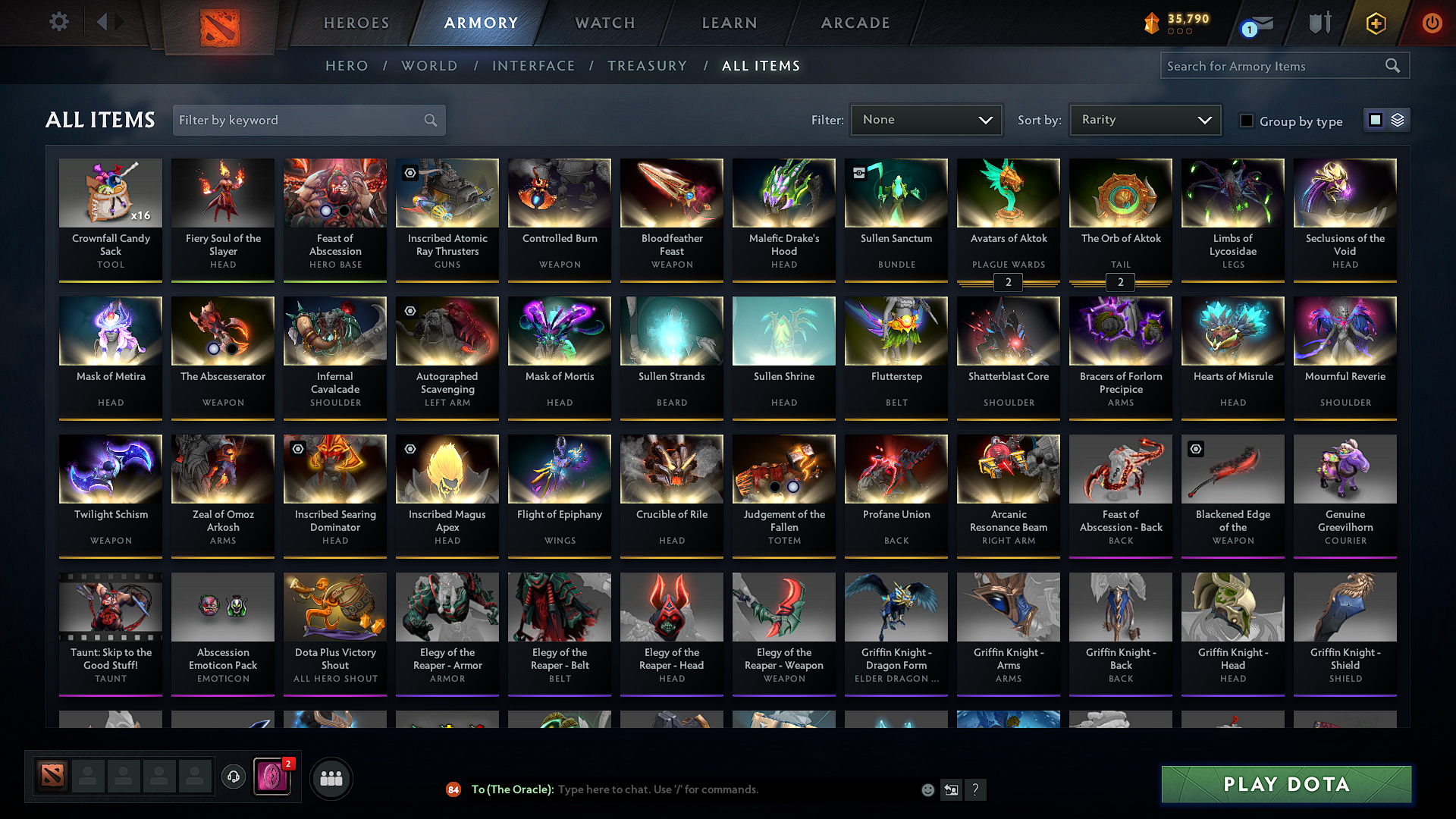Enable the Group by type checkbox
Image resolution: width=1456 pixels, height=819 pixels.
pos(1247,121)
